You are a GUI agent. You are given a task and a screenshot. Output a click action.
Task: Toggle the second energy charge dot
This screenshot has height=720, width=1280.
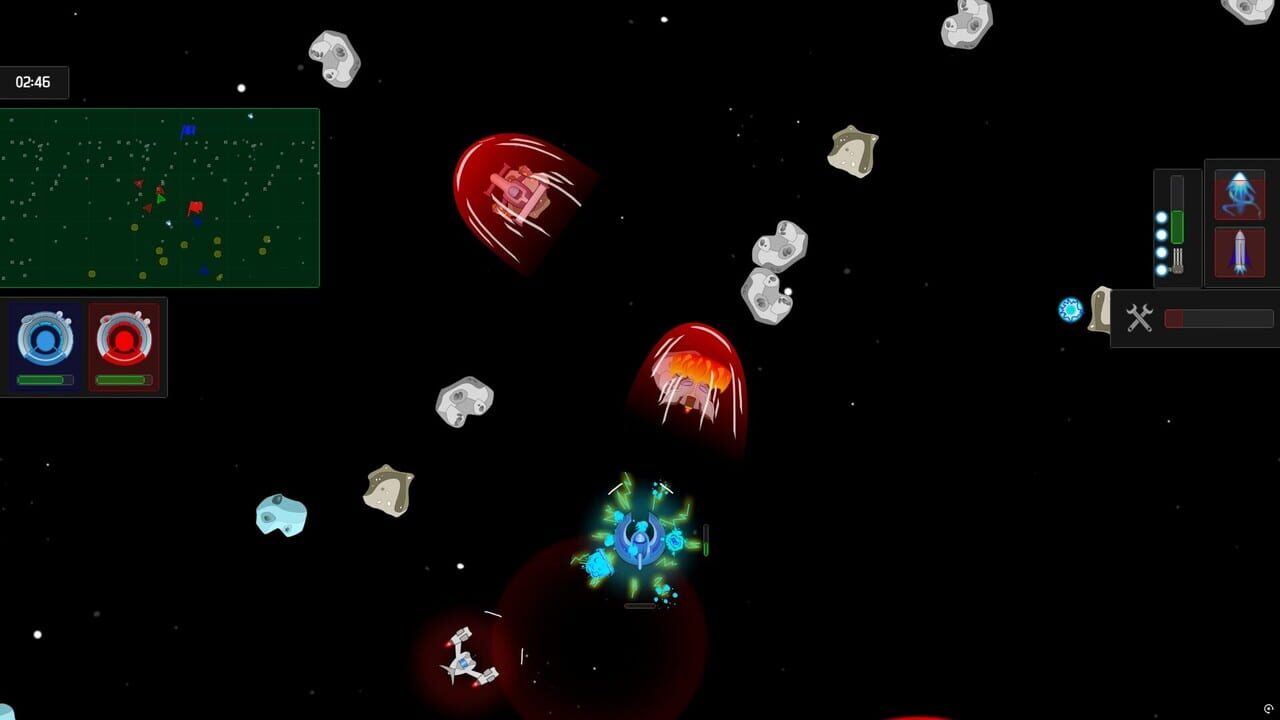pos(1161,235)
